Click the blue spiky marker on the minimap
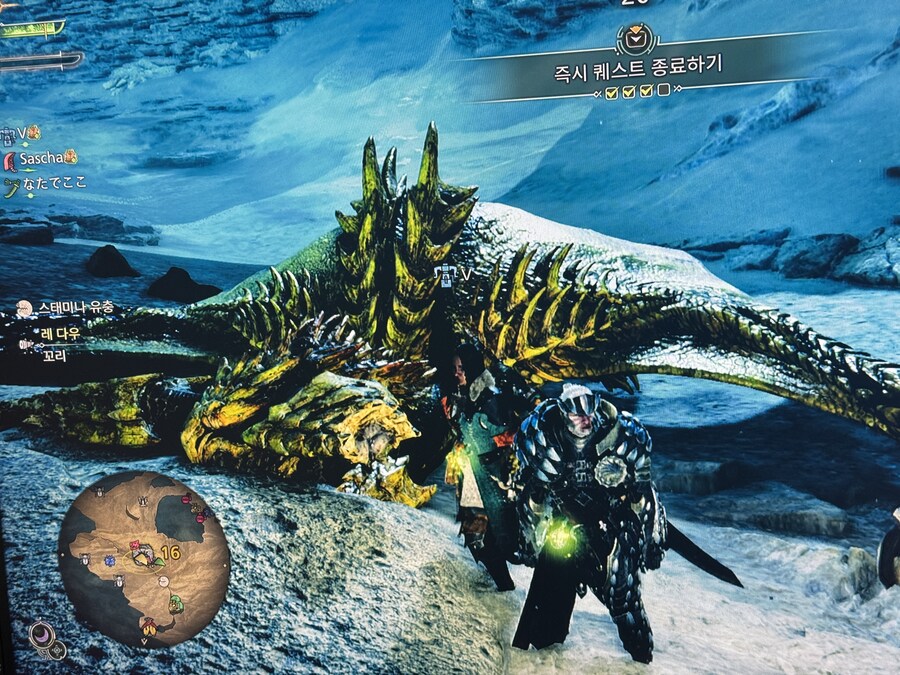 [110, 562]
